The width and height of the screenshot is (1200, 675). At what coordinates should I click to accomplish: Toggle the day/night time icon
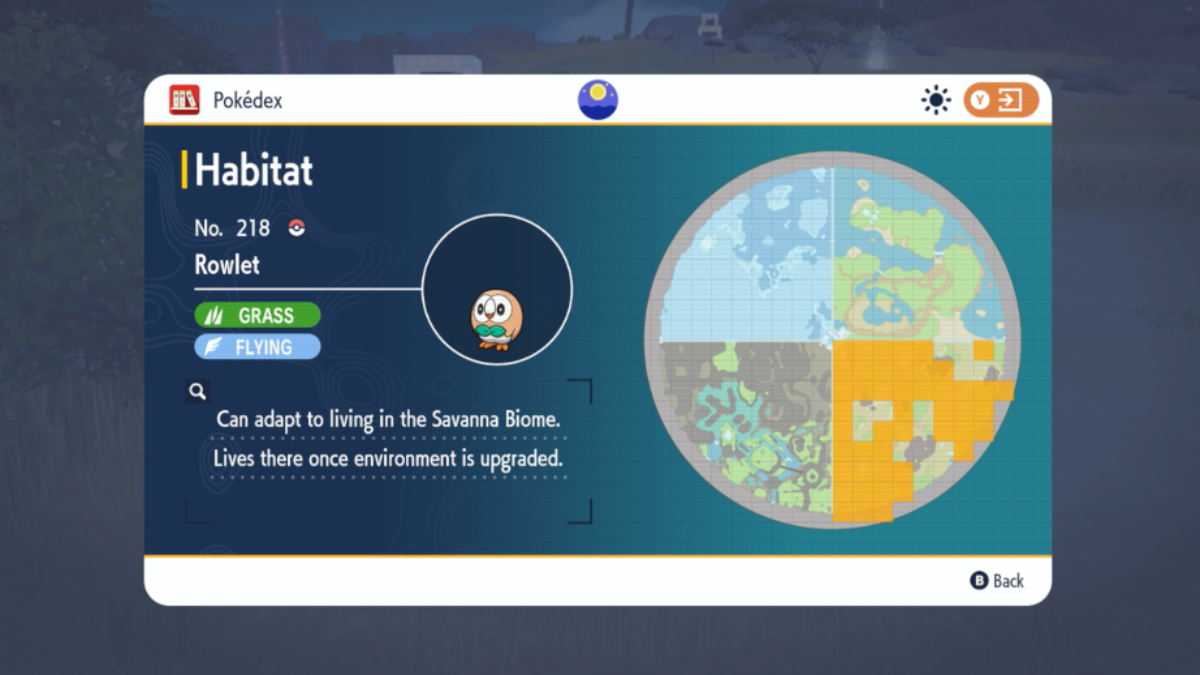[598, 100]
